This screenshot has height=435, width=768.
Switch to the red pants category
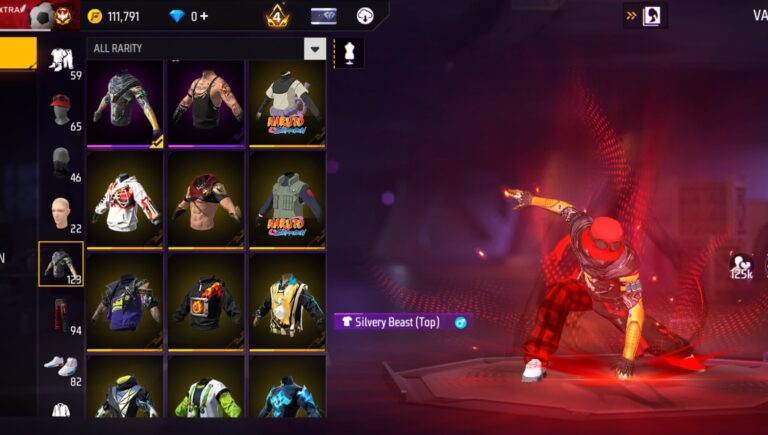[61, 314]
